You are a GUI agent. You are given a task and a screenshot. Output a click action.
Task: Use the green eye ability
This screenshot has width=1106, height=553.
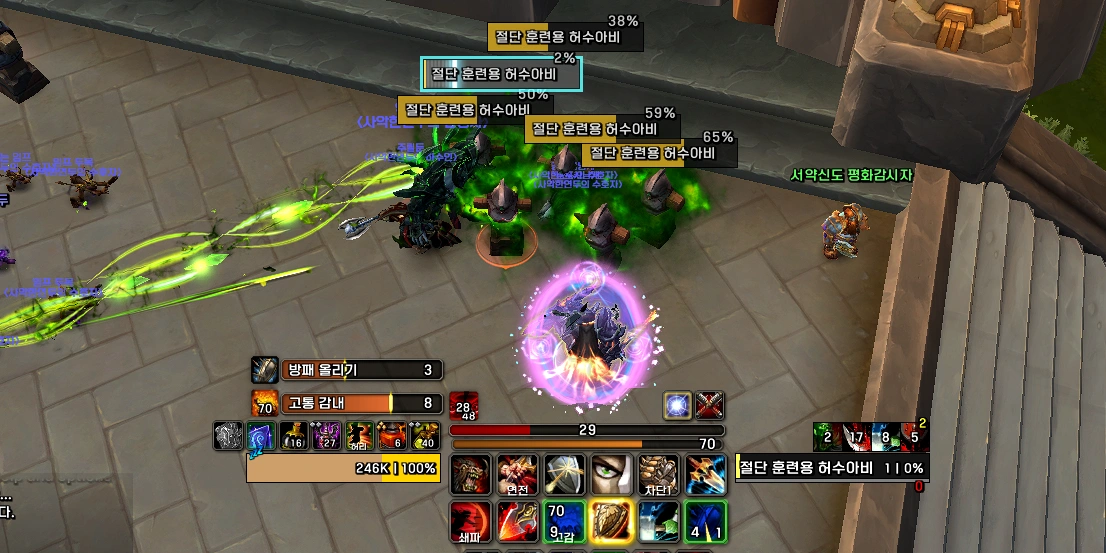click(x=610, y=474)
